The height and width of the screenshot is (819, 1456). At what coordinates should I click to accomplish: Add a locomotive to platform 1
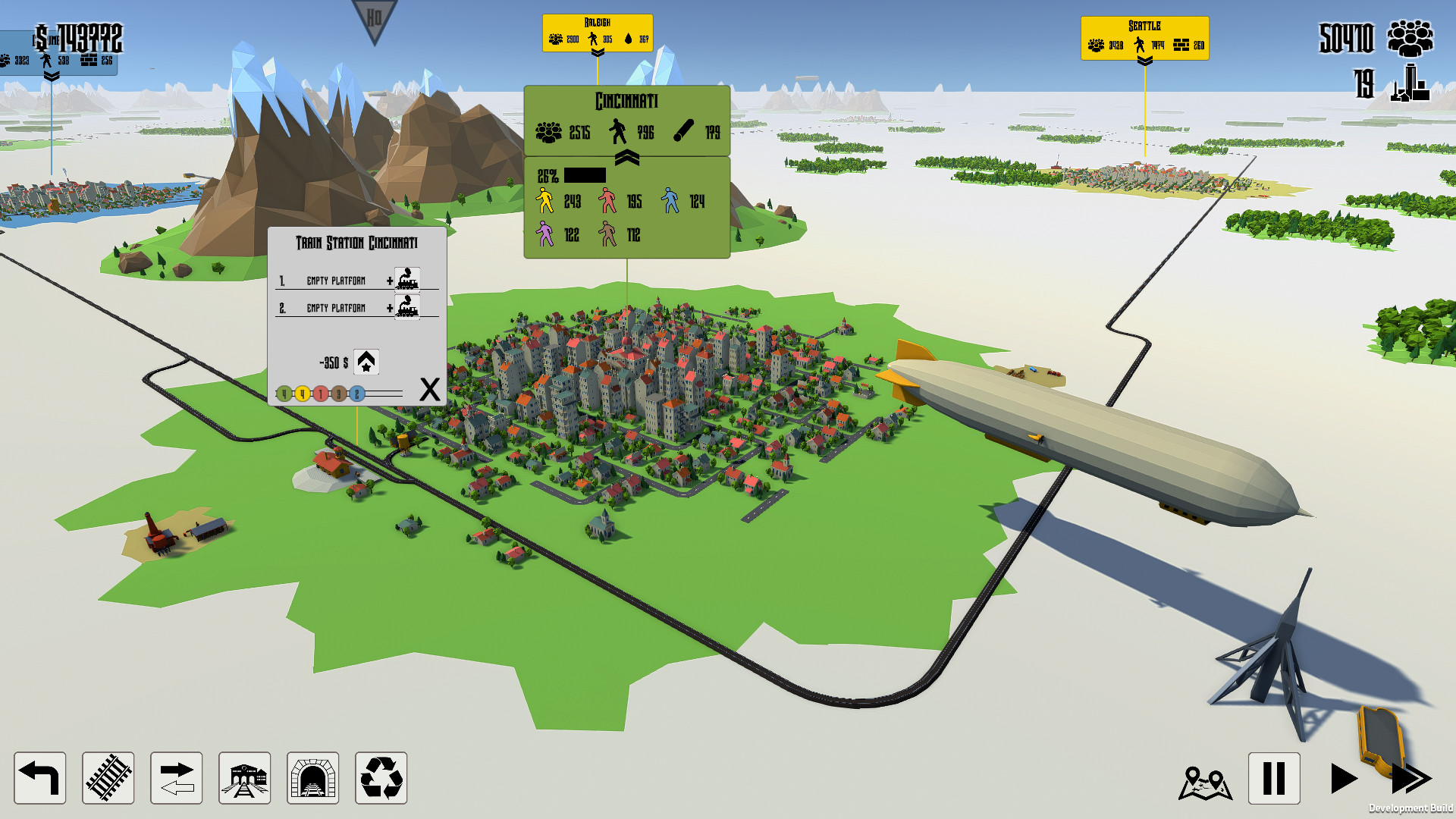(x=407, y=280)
